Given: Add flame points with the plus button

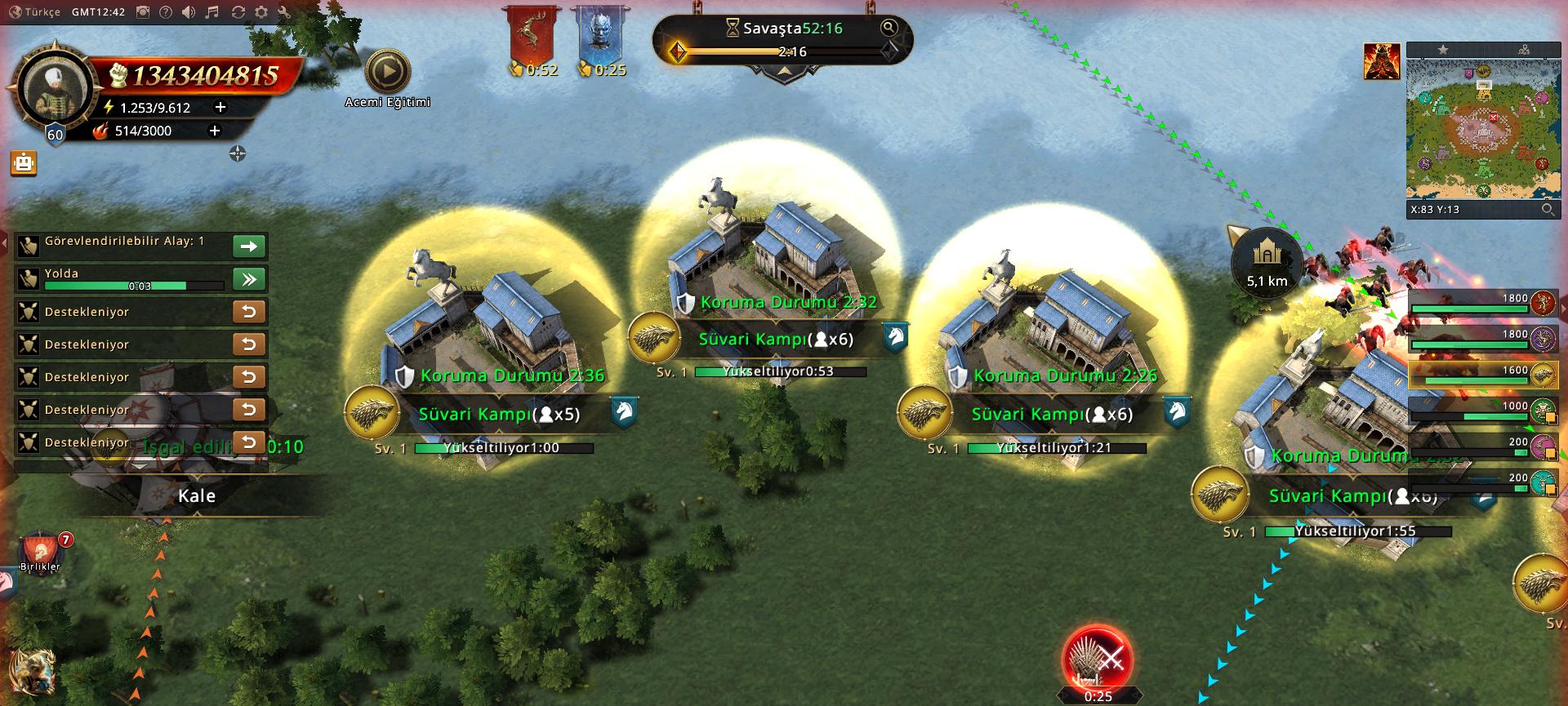Looking at the screenshot, I should (215, 131).
